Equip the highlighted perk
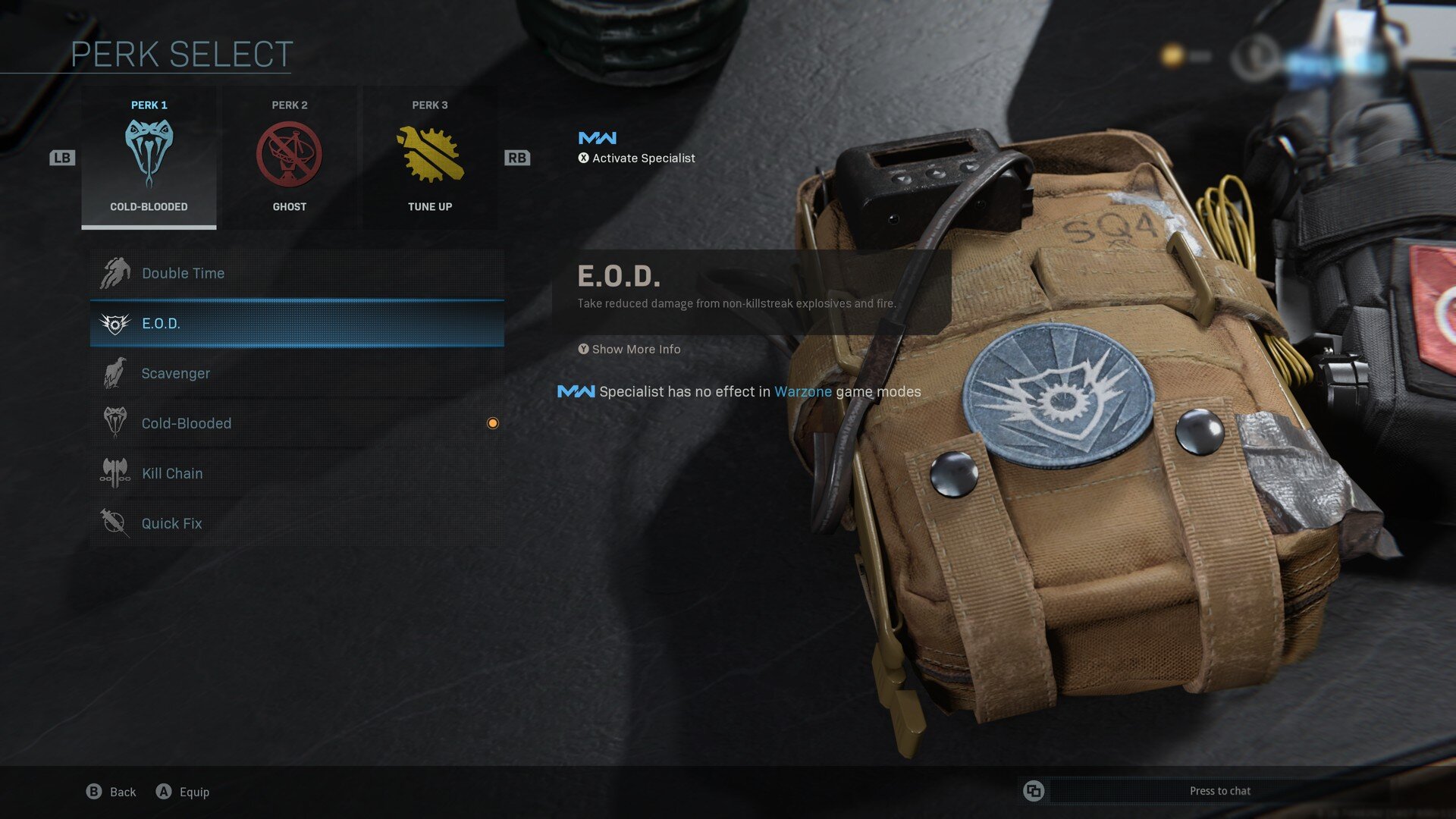 pyautogui.click(x=183, y=792)
